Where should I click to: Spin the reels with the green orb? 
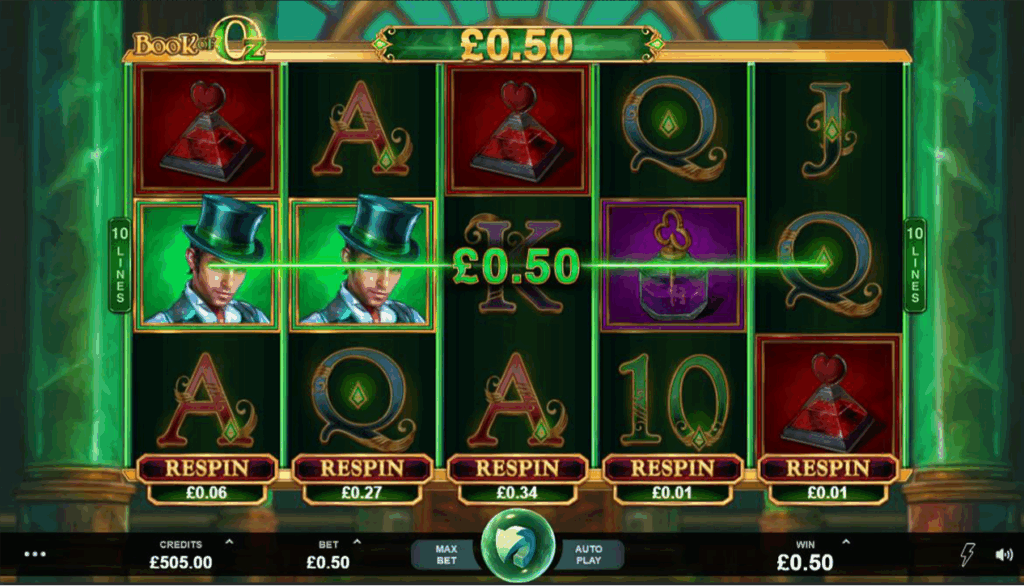(x=517, y=549)
